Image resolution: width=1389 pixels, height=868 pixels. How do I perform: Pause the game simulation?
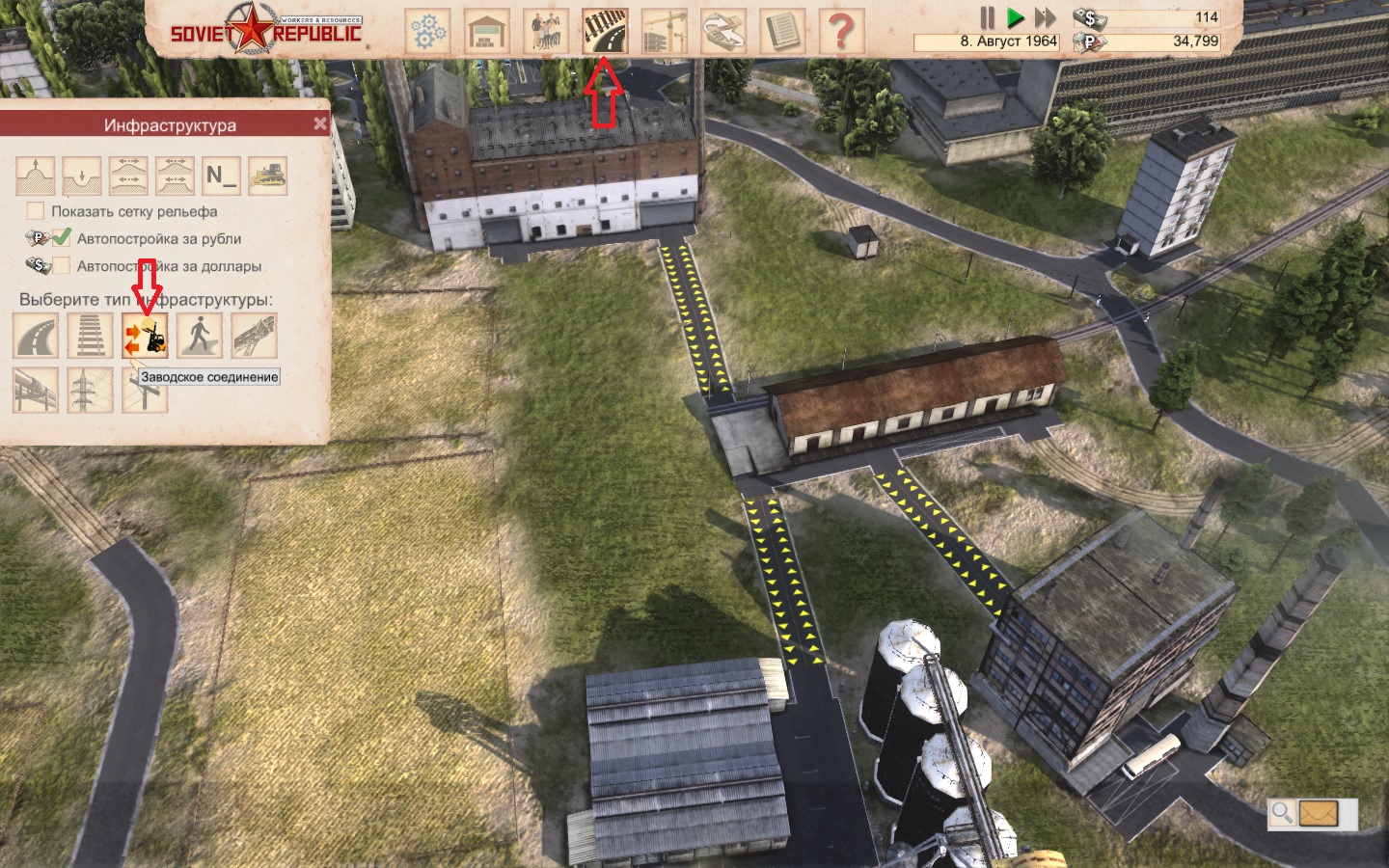point(987,17)
